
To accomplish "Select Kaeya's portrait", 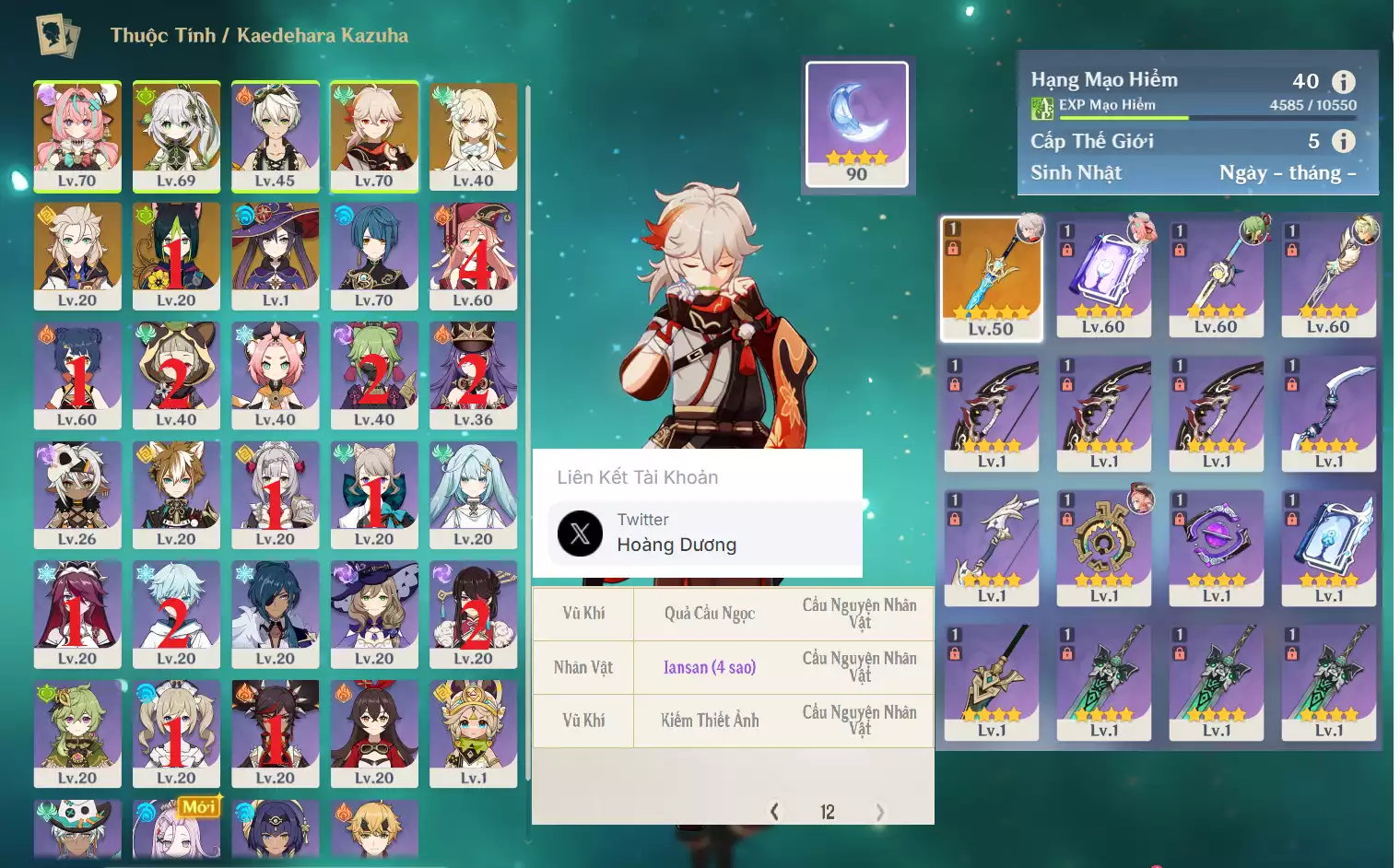I will 275,614.
